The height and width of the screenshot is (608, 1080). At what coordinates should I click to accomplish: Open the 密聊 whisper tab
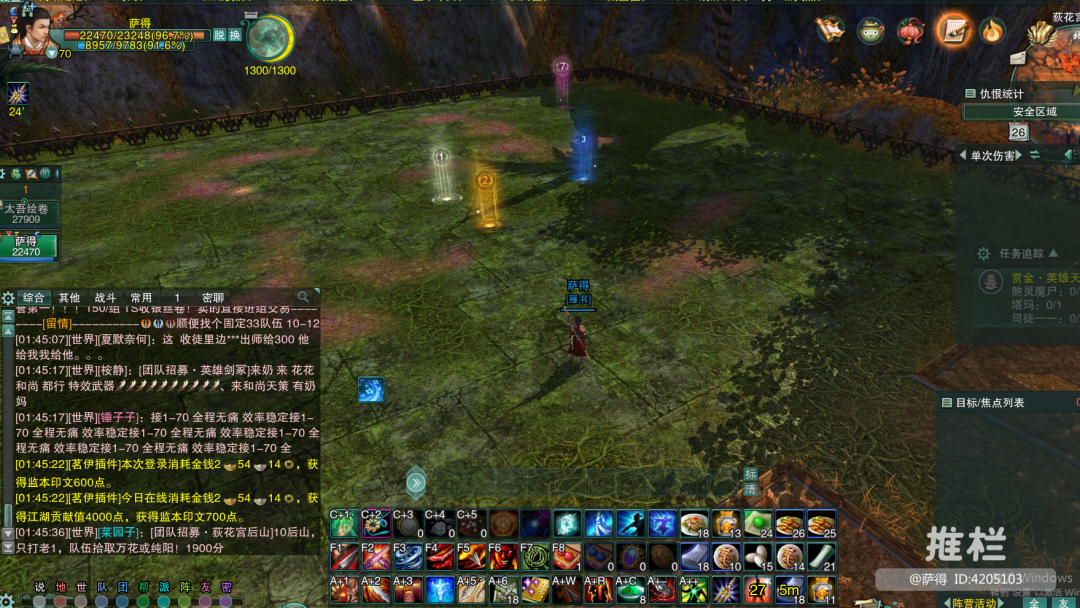pos(213,298)
